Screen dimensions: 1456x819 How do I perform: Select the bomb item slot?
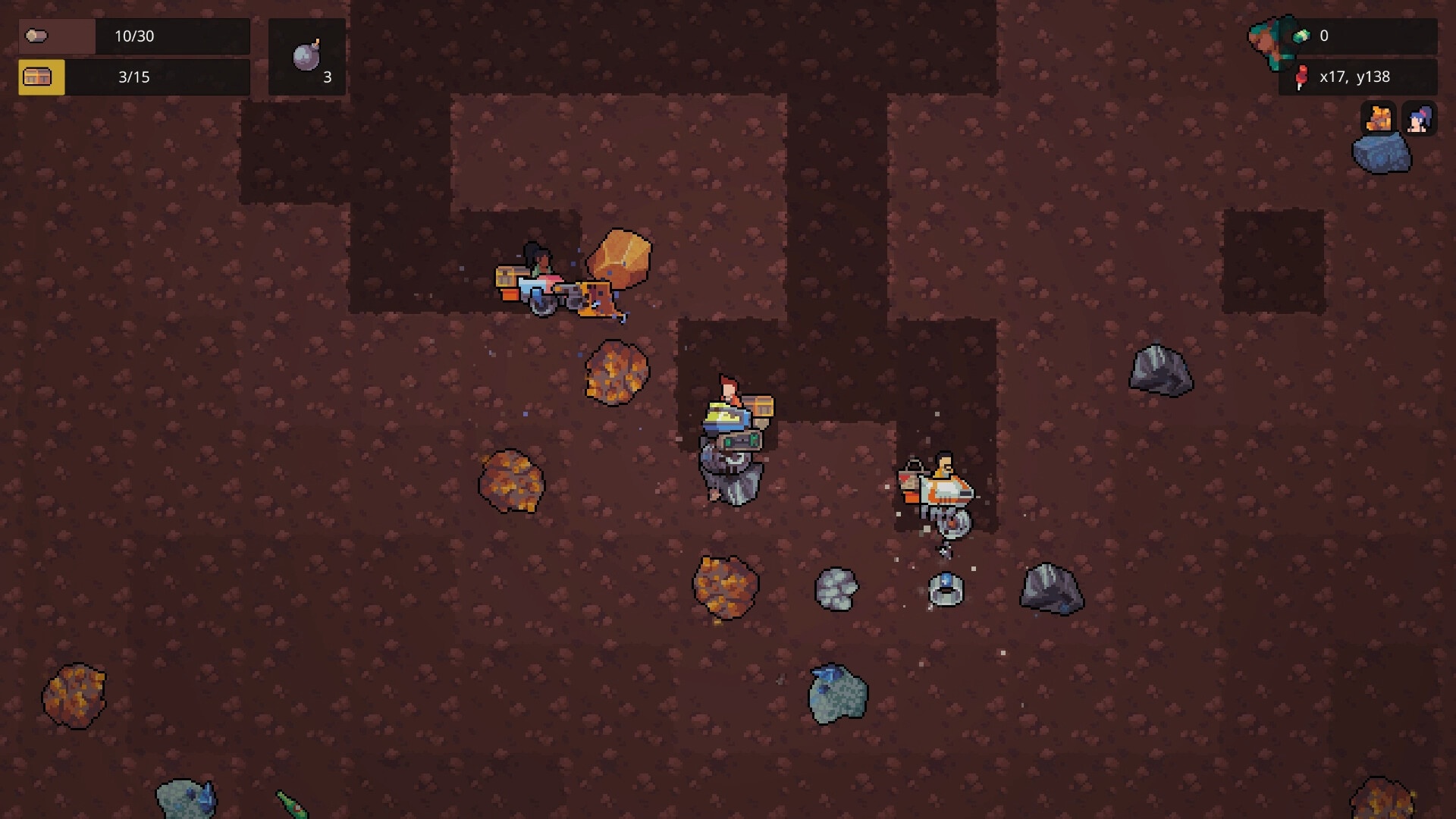307,58
